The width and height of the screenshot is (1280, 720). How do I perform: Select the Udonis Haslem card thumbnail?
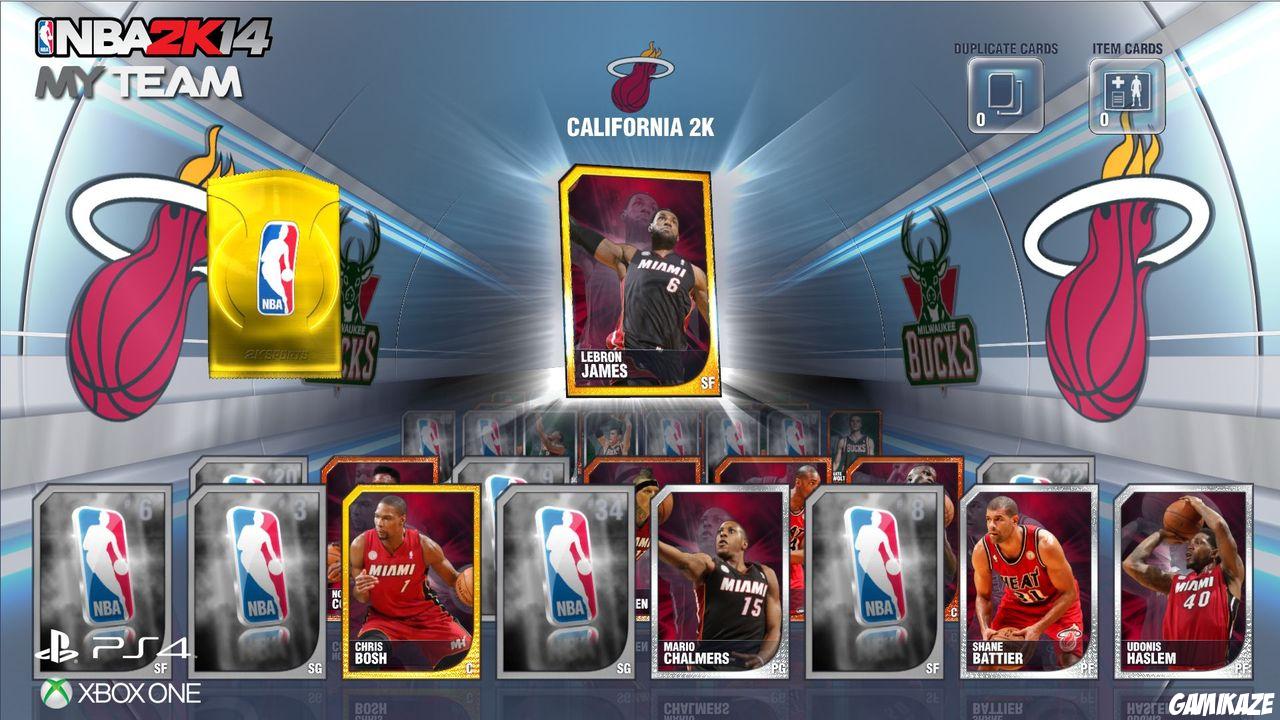click(1185, 580)
